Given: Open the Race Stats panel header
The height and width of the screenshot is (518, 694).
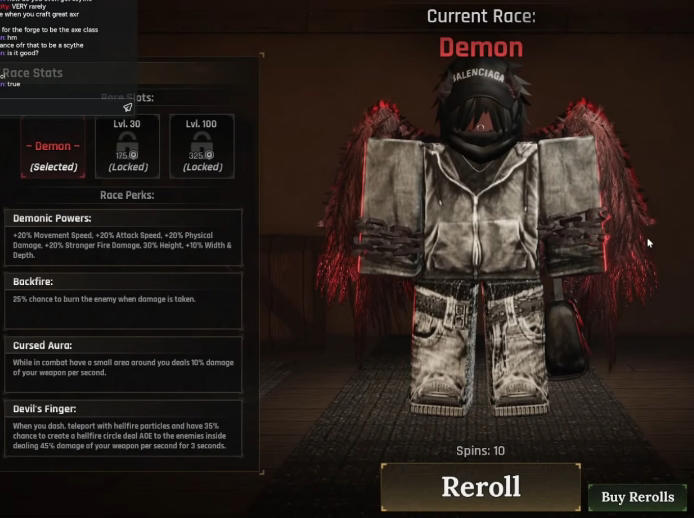Looking at the screenshot, I should [x=35, y=73].
